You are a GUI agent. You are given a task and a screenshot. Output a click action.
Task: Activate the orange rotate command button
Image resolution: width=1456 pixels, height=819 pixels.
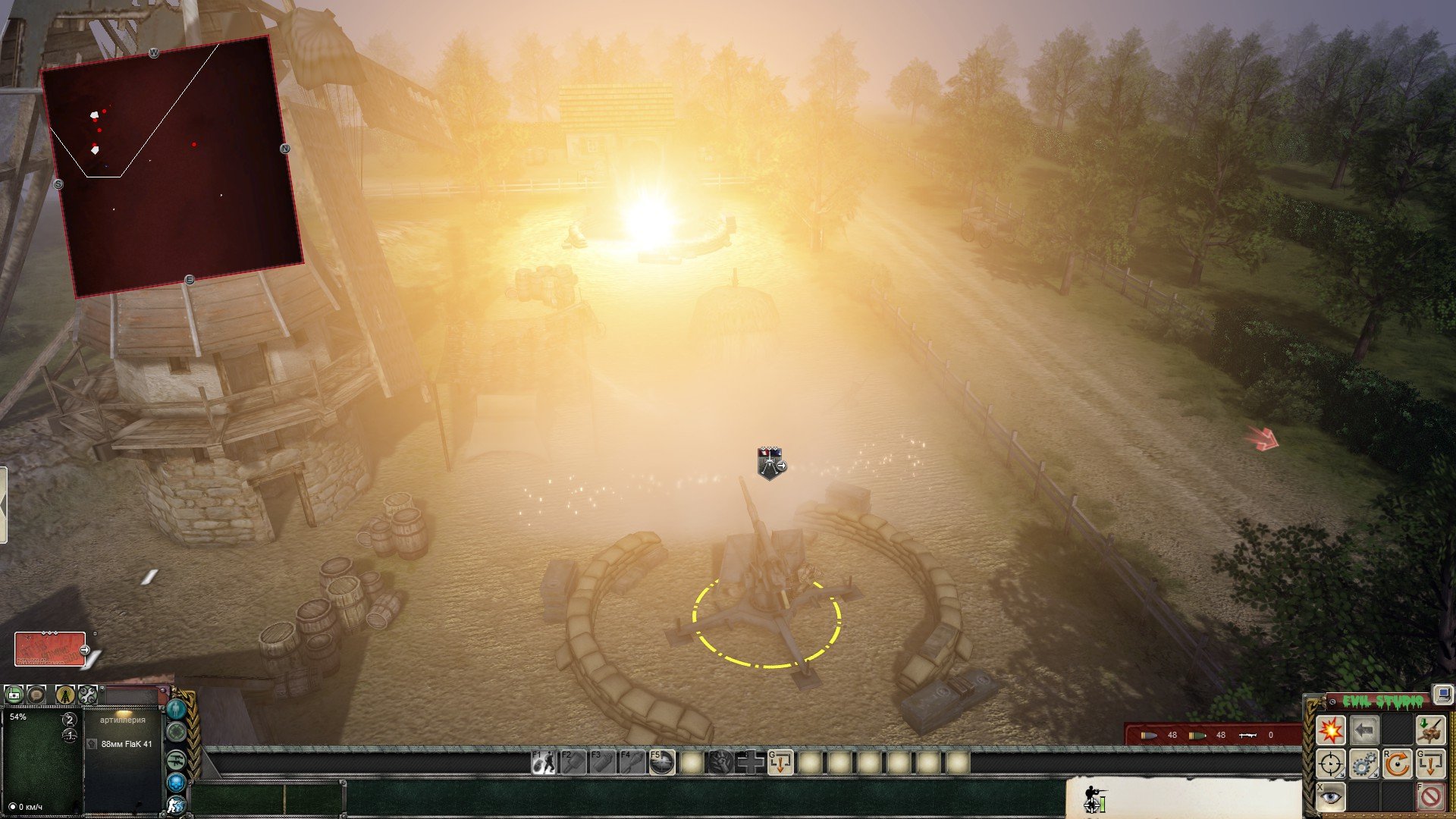pyautogui.click(x=1397, y=764)
